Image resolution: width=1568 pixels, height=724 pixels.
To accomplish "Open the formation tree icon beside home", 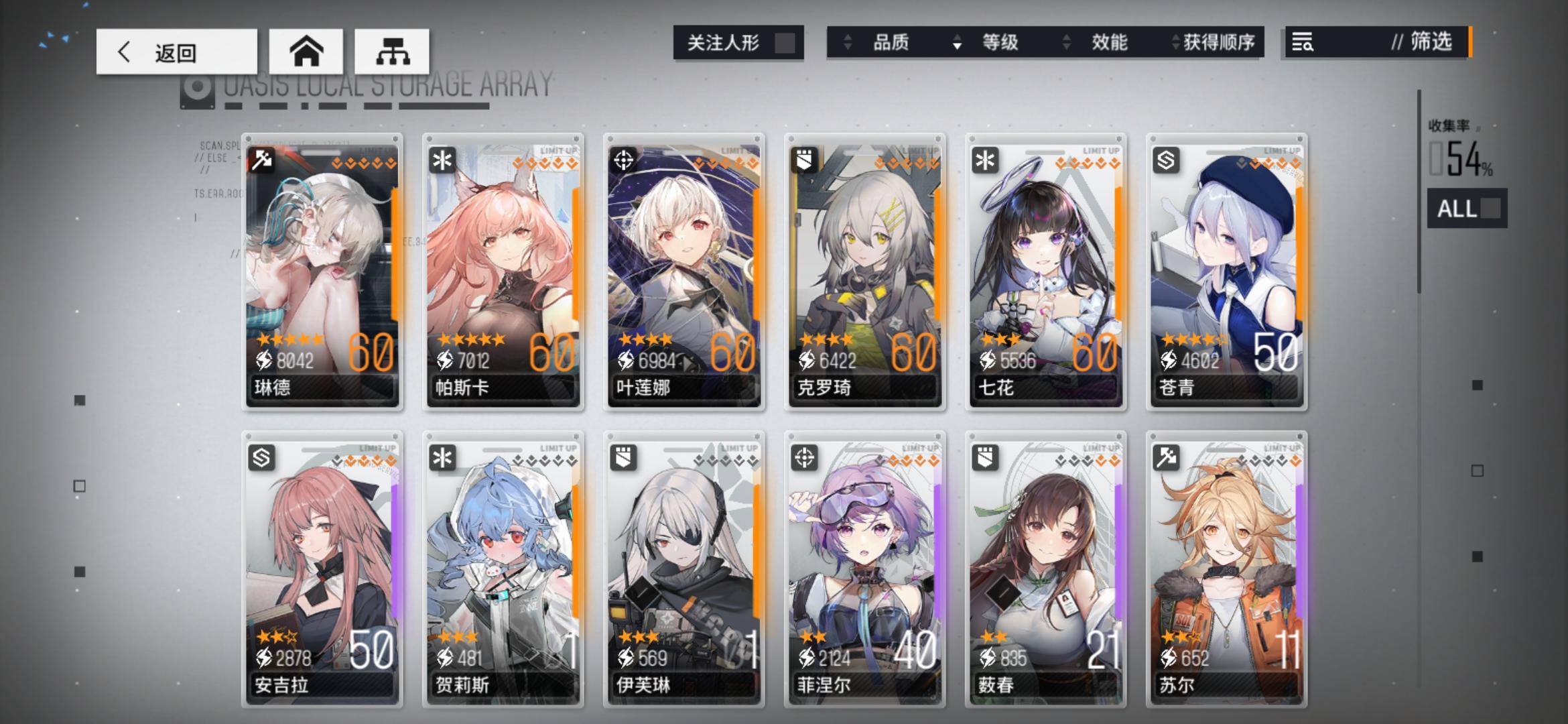I will tap(394, 51).
